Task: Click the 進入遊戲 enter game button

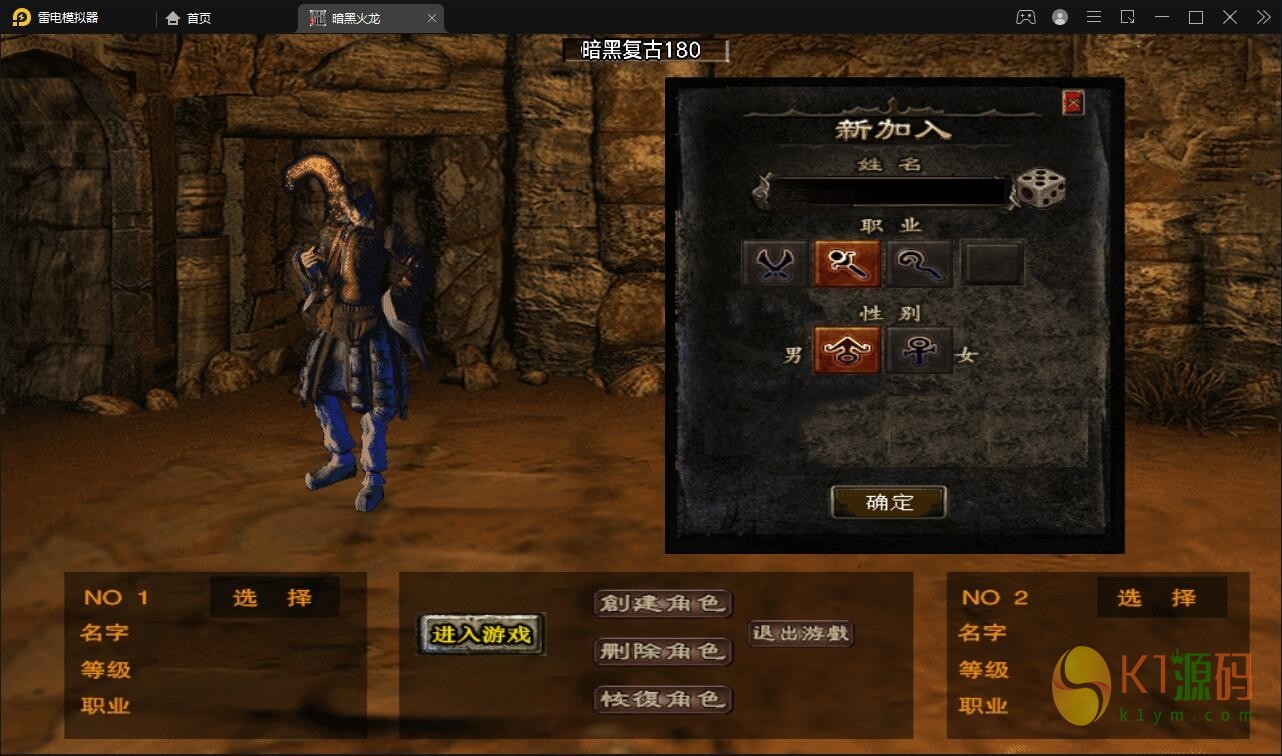Action: point(480,634)
